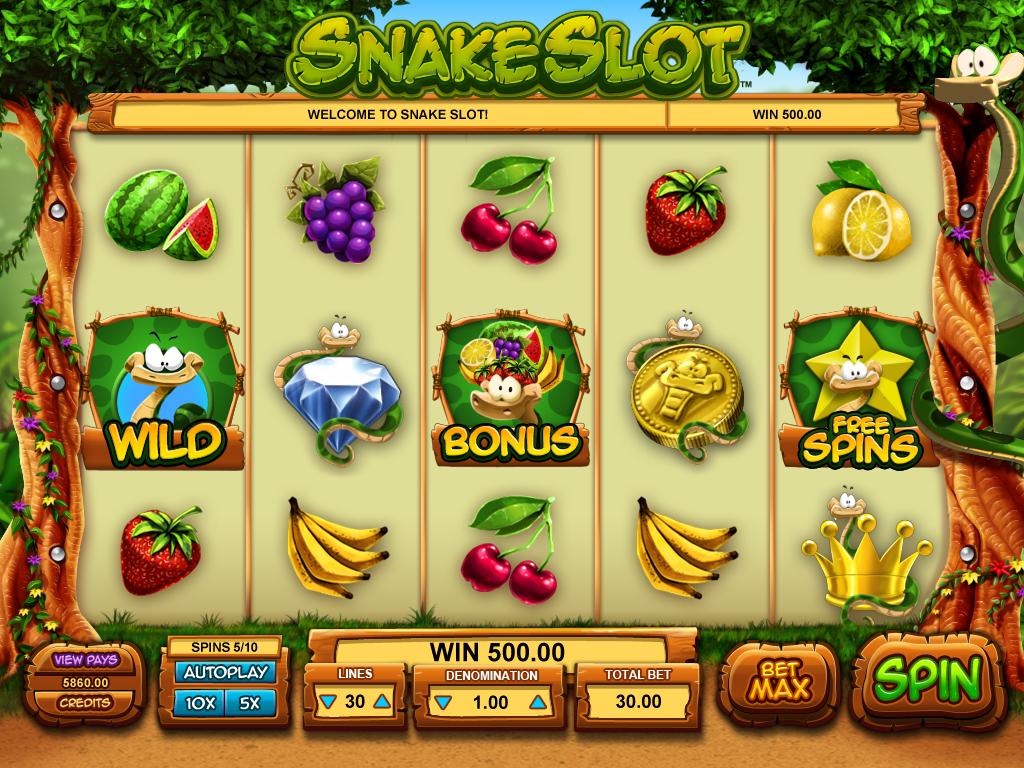The width and height of the screenshot is (1024, 768).
Task: Increase the number of lines
Action: coord(381,702)
